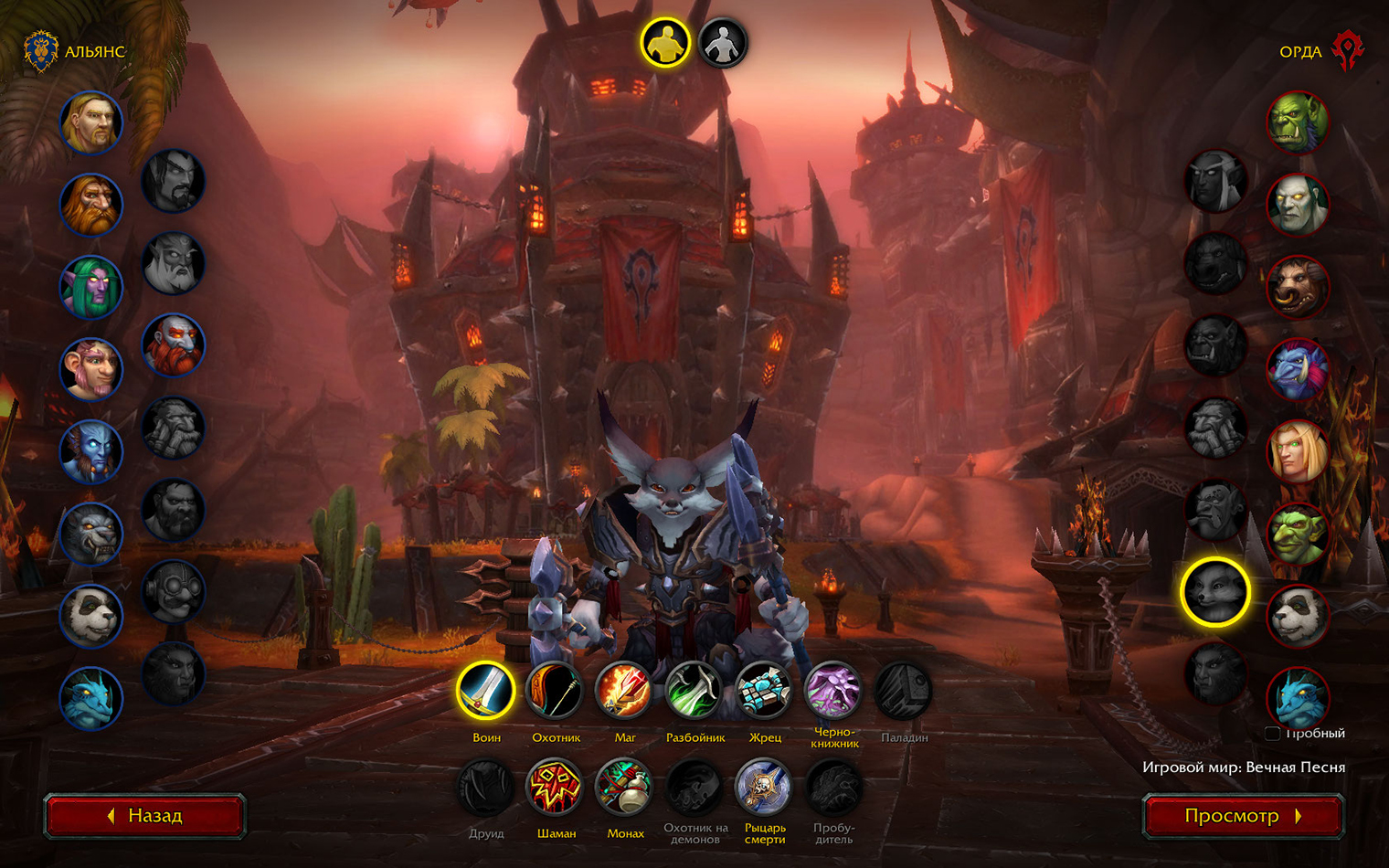Viewport: 1389px width, 868px height.
Task: Continue with the Просмотр button
Action: click(1243, 816)
